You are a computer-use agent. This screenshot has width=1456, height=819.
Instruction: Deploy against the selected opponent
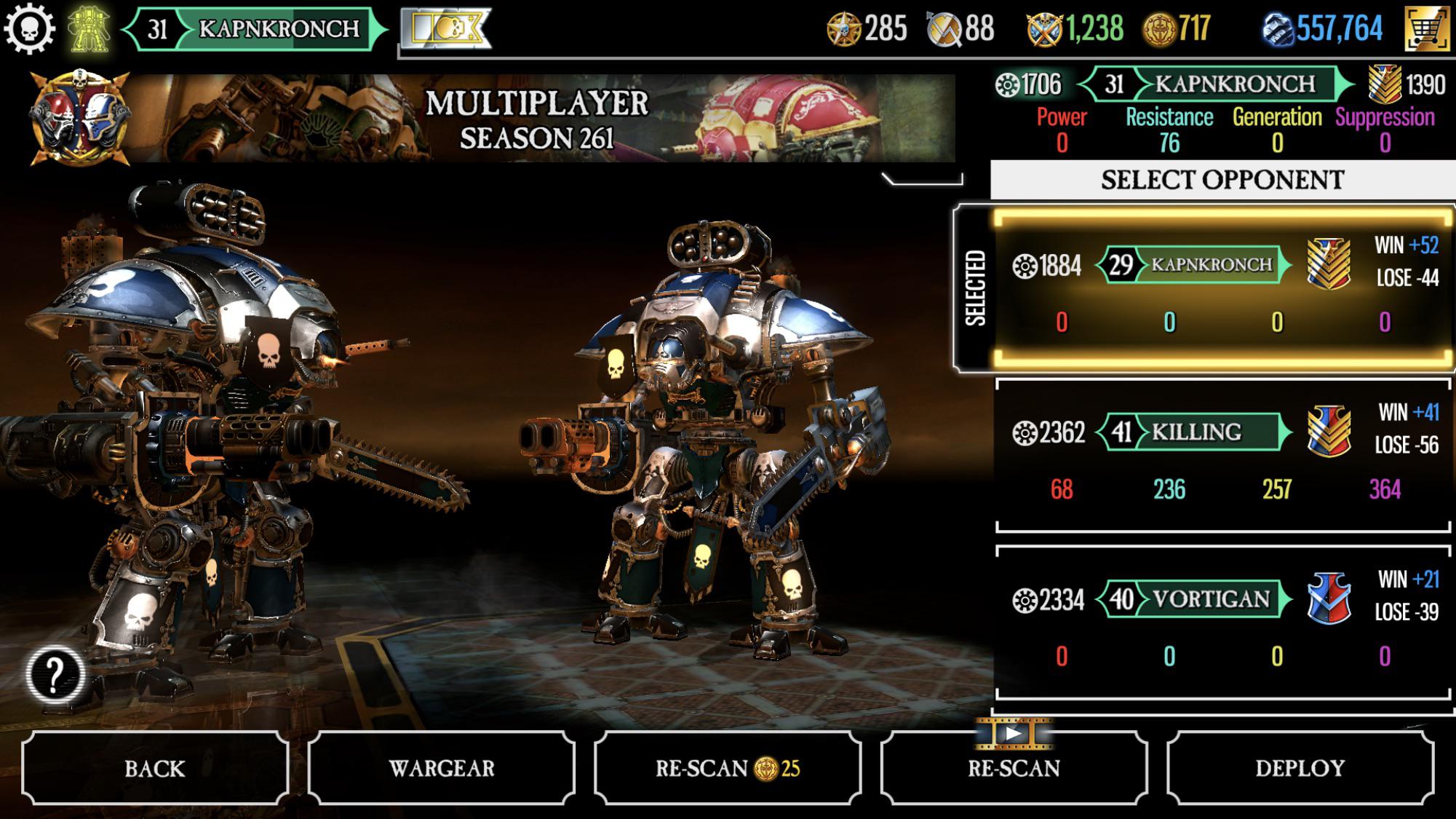point(1300,768)
